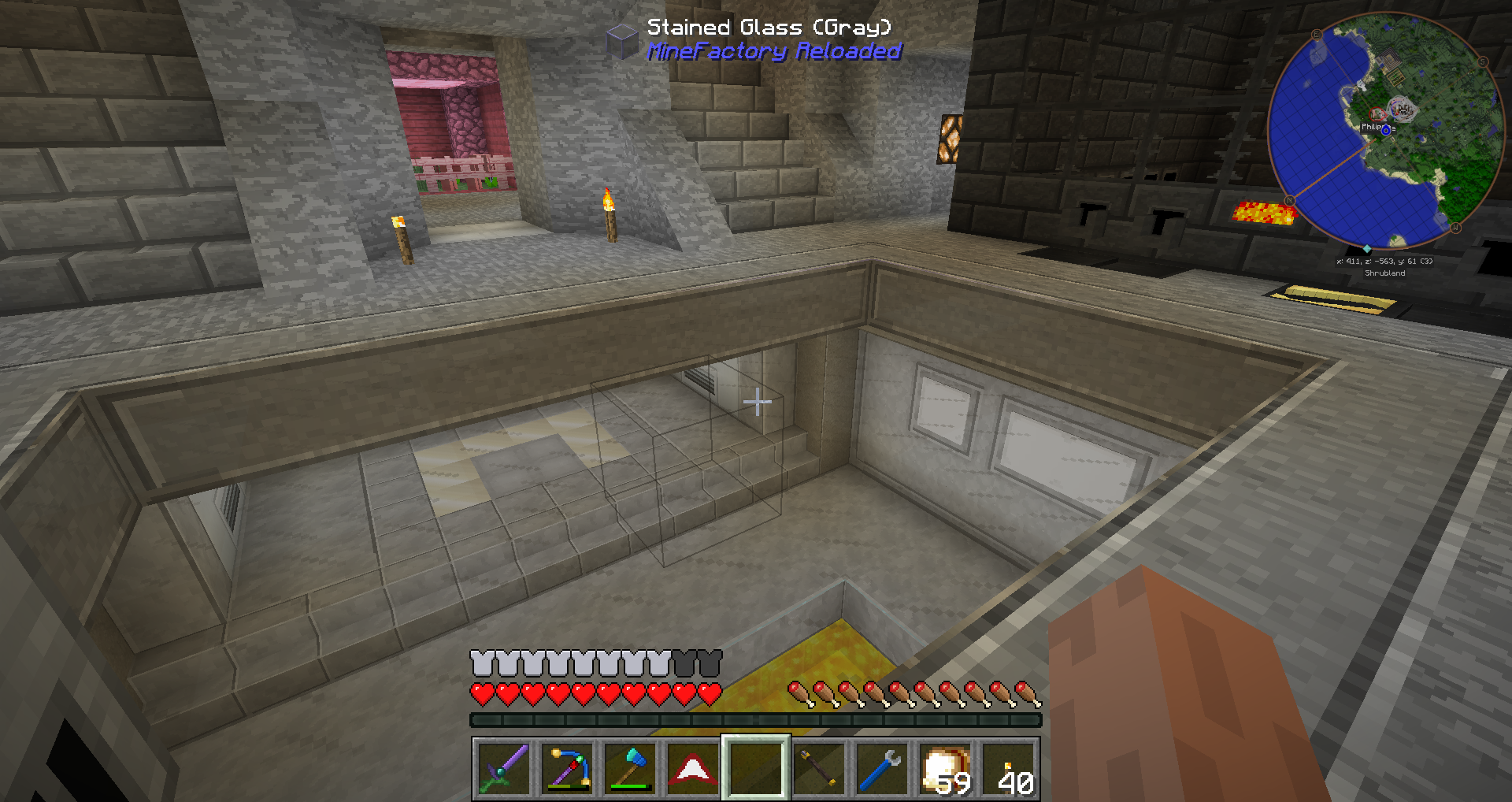The width and height of the screenshot is (1512, 802).
Task: Select the food stack of 59
Action: (x=945, y=768)
